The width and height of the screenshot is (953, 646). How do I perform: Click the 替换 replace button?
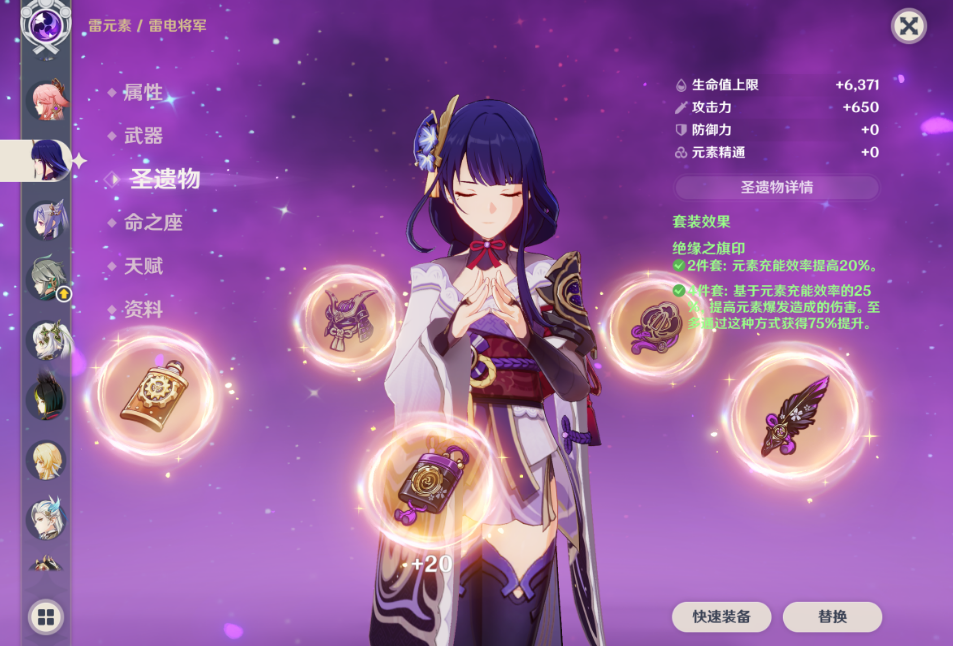pos(832,617)
